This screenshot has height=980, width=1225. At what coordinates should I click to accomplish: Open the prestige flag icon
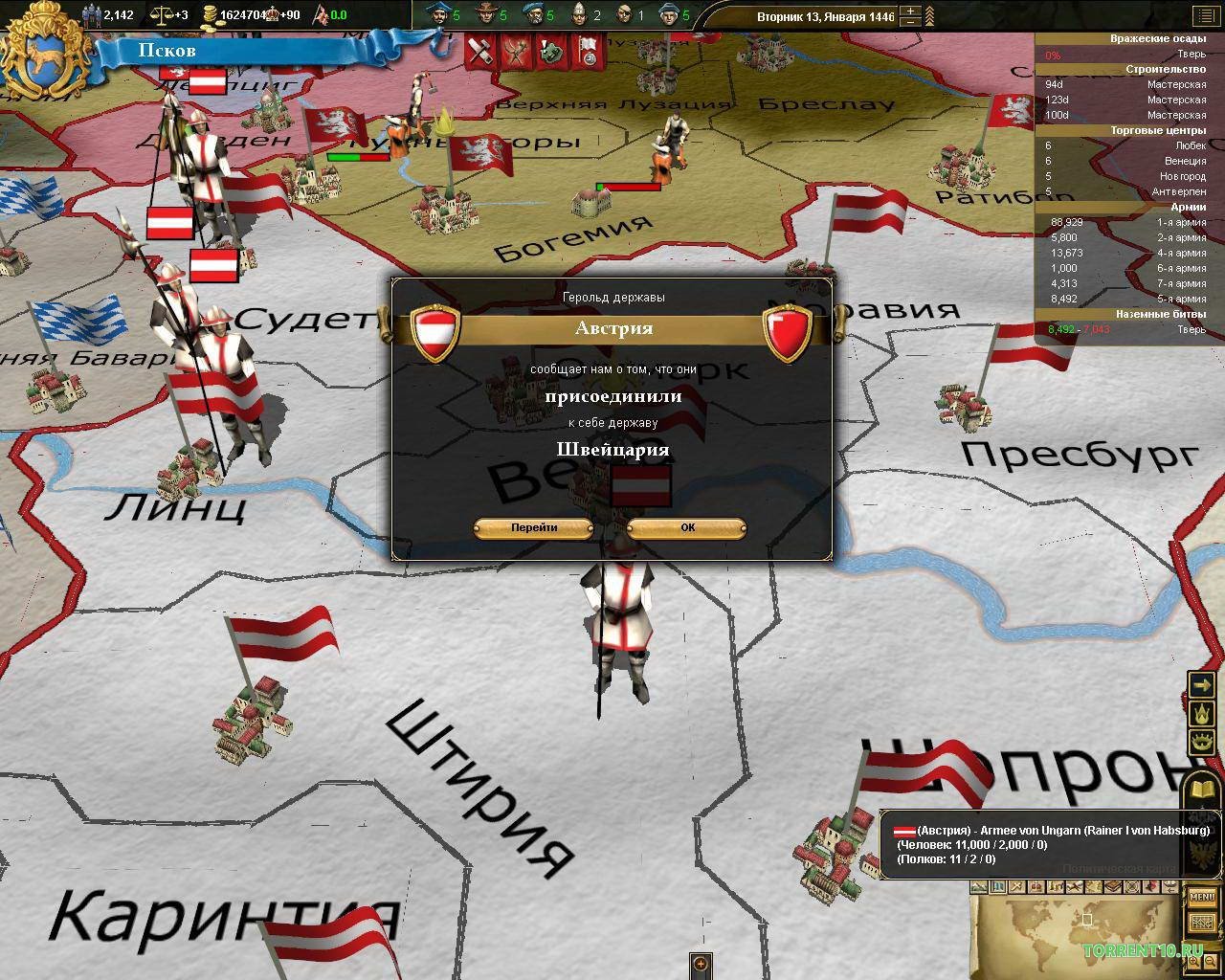322,15
